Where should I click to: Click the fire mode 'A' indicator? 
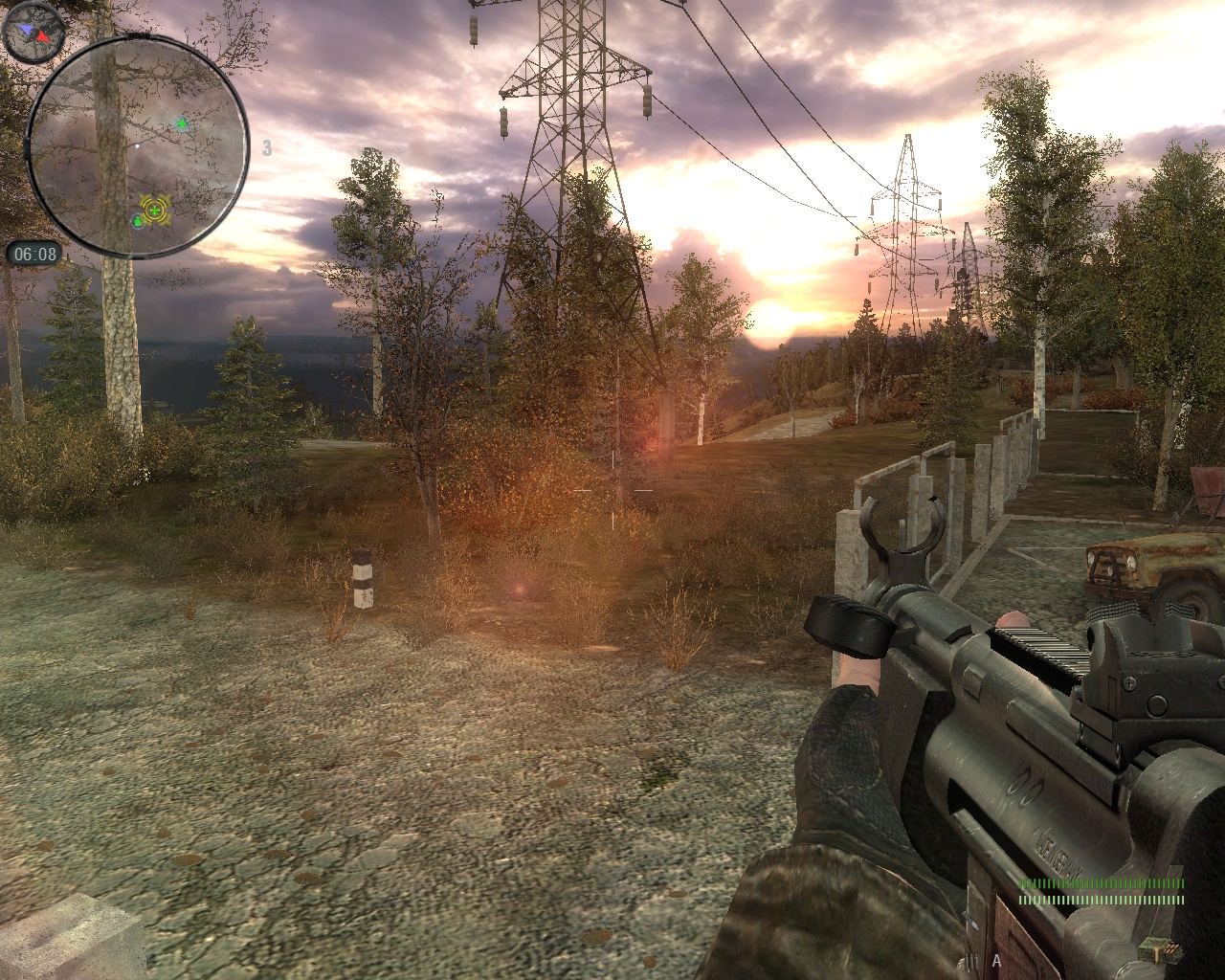pyautogui.click(x=996, y=960)
